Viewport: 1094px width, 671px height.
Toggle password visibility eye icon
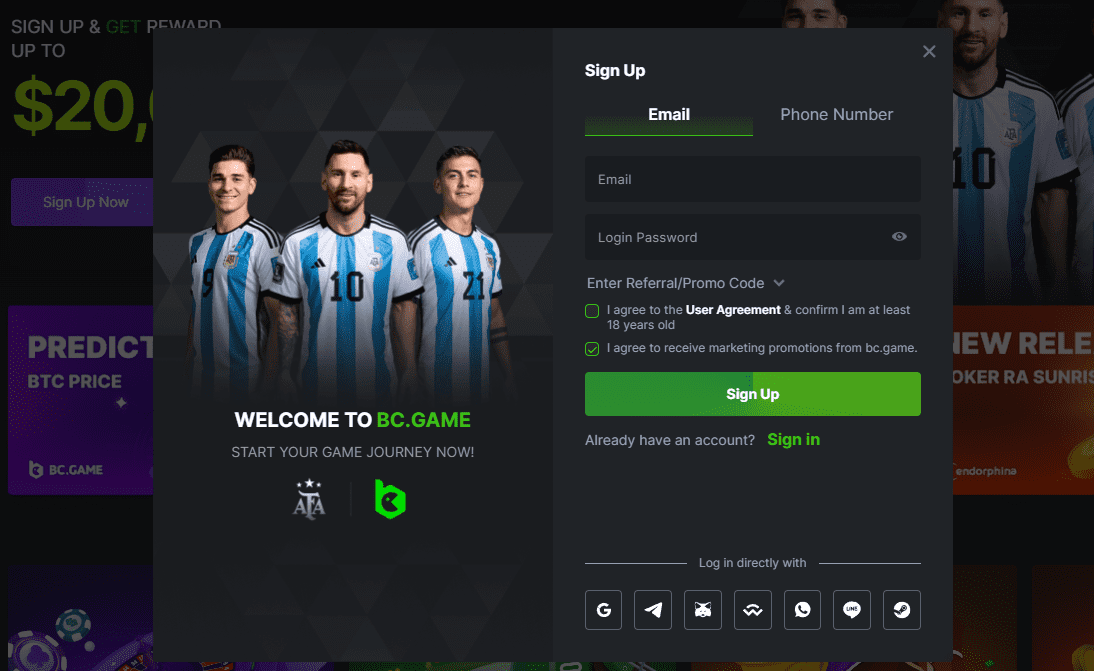click(899, 237)
